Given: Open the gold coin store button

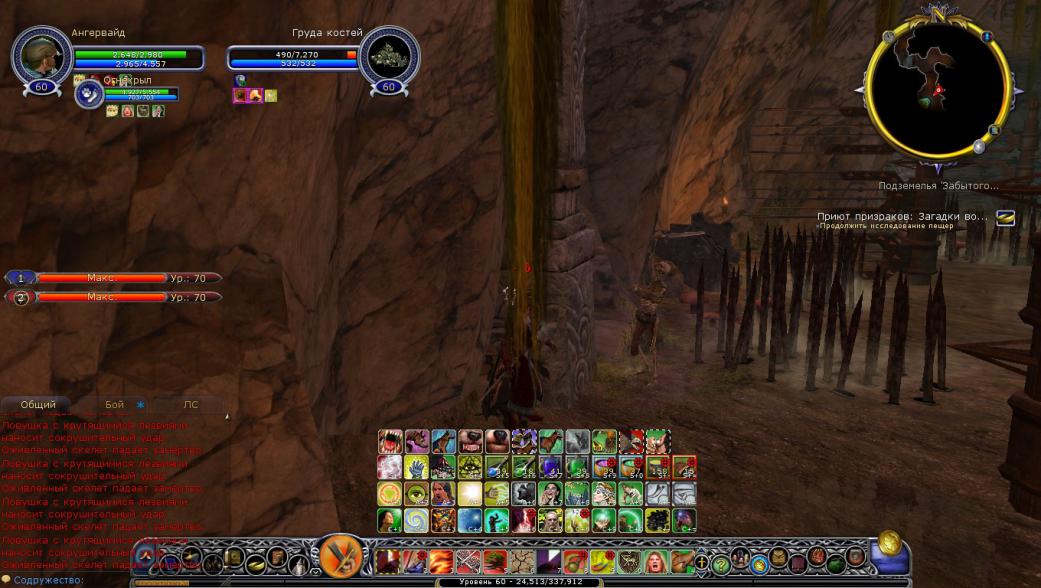Looking at the screenshot, I should pos(889,545).
